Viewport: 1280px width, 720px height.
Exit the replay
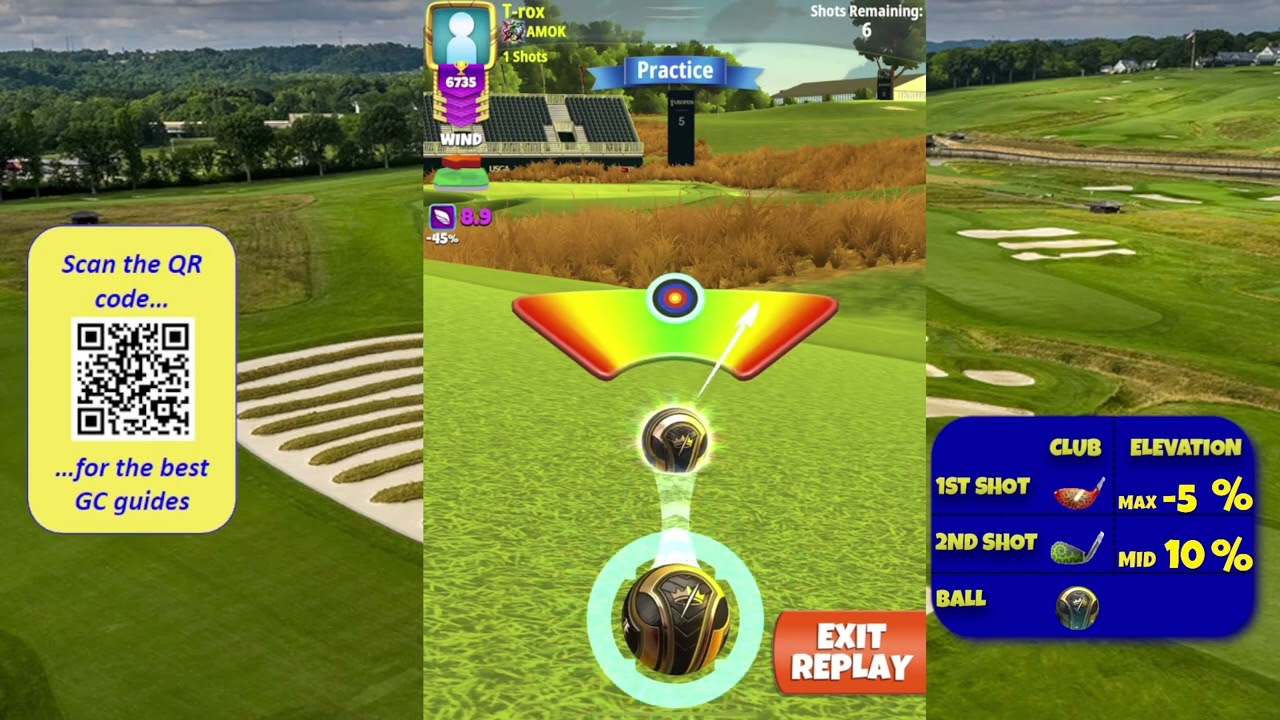tap(850, 652)
